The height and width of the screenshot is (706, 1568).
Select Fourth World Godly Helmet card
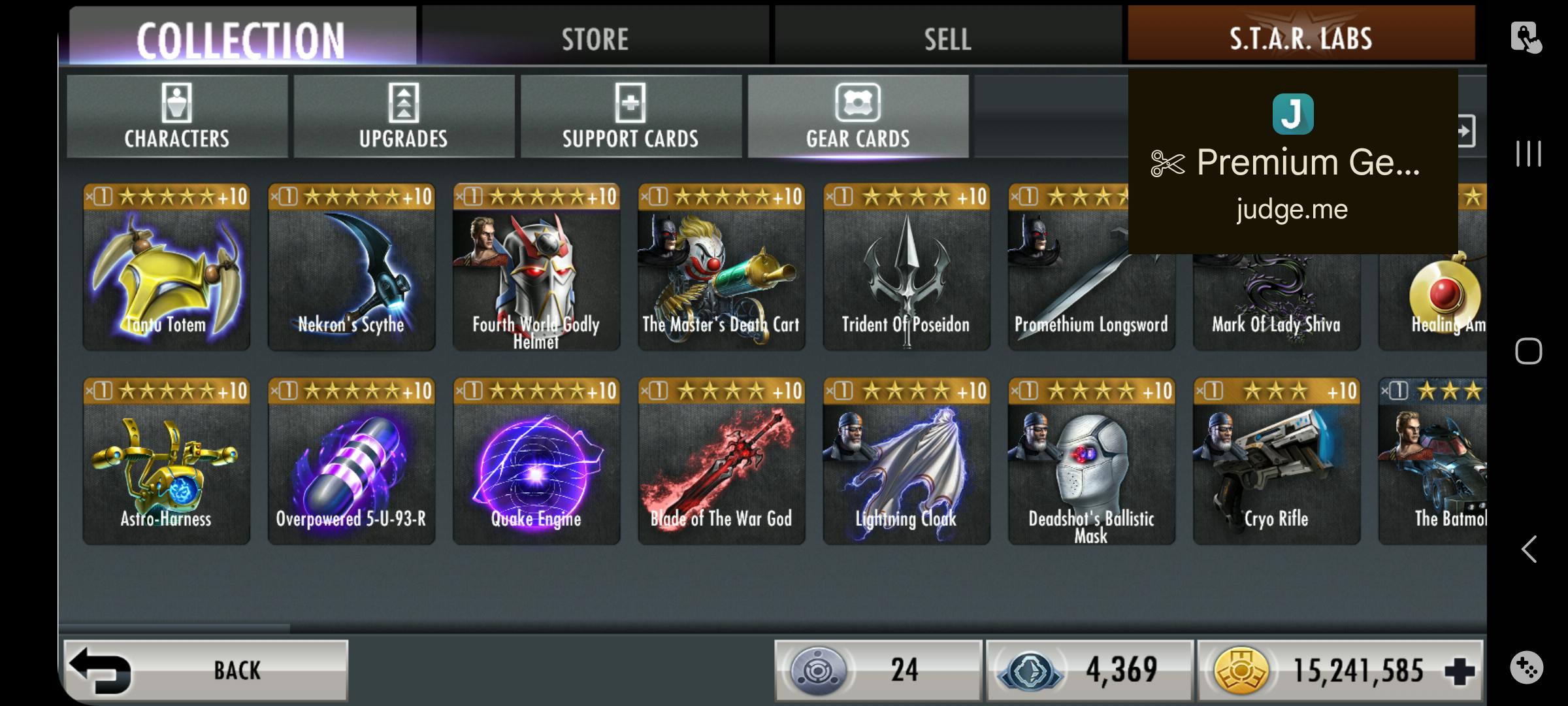pyautogui.click(x=536, y=268)
